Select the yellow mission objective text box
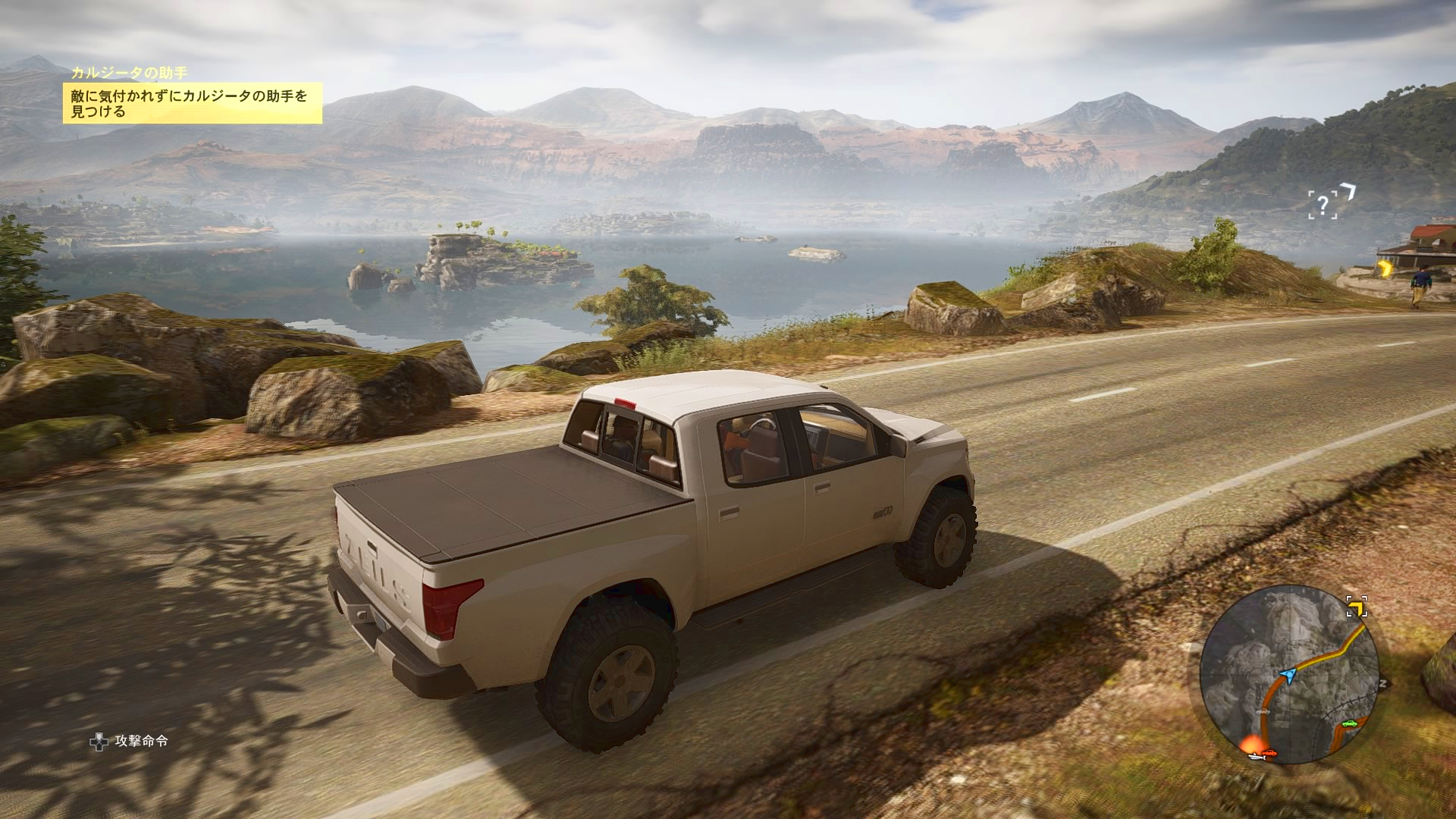Image resolution: width=1456 pixels, height=819 pixels. 193,104
